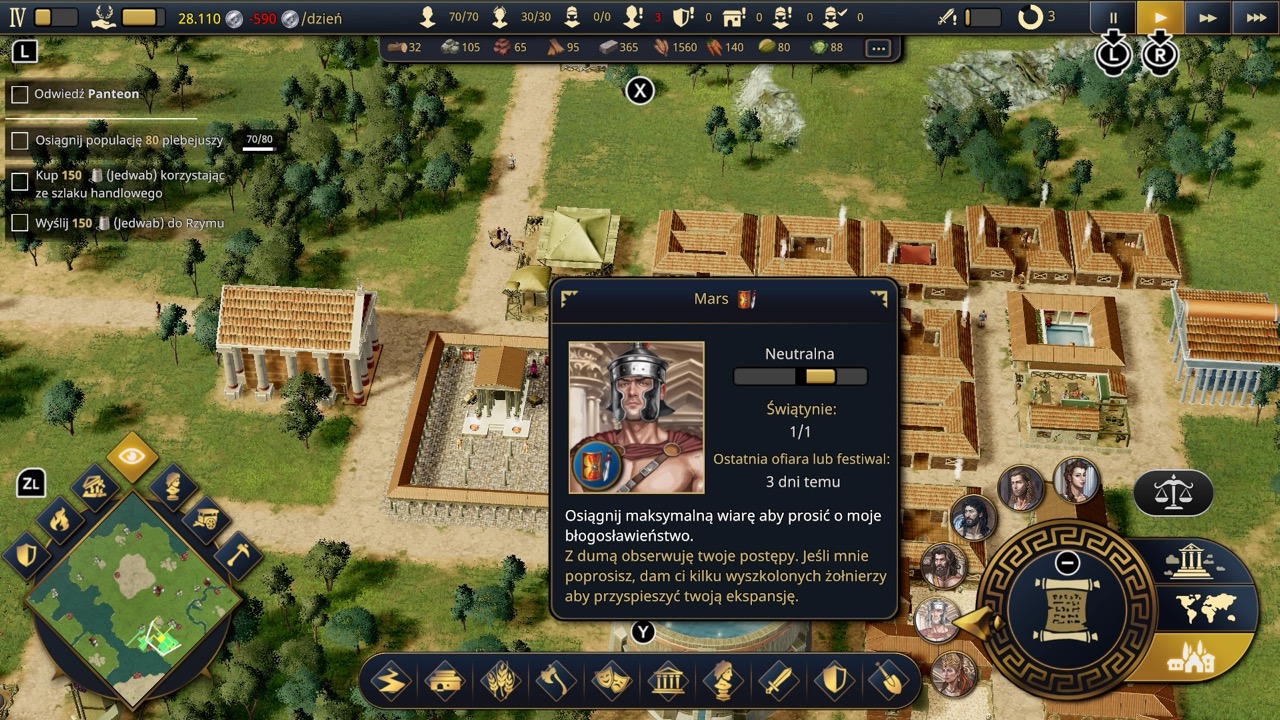
Task: Select triple fast-forward speed
Action: (1256, 17)
